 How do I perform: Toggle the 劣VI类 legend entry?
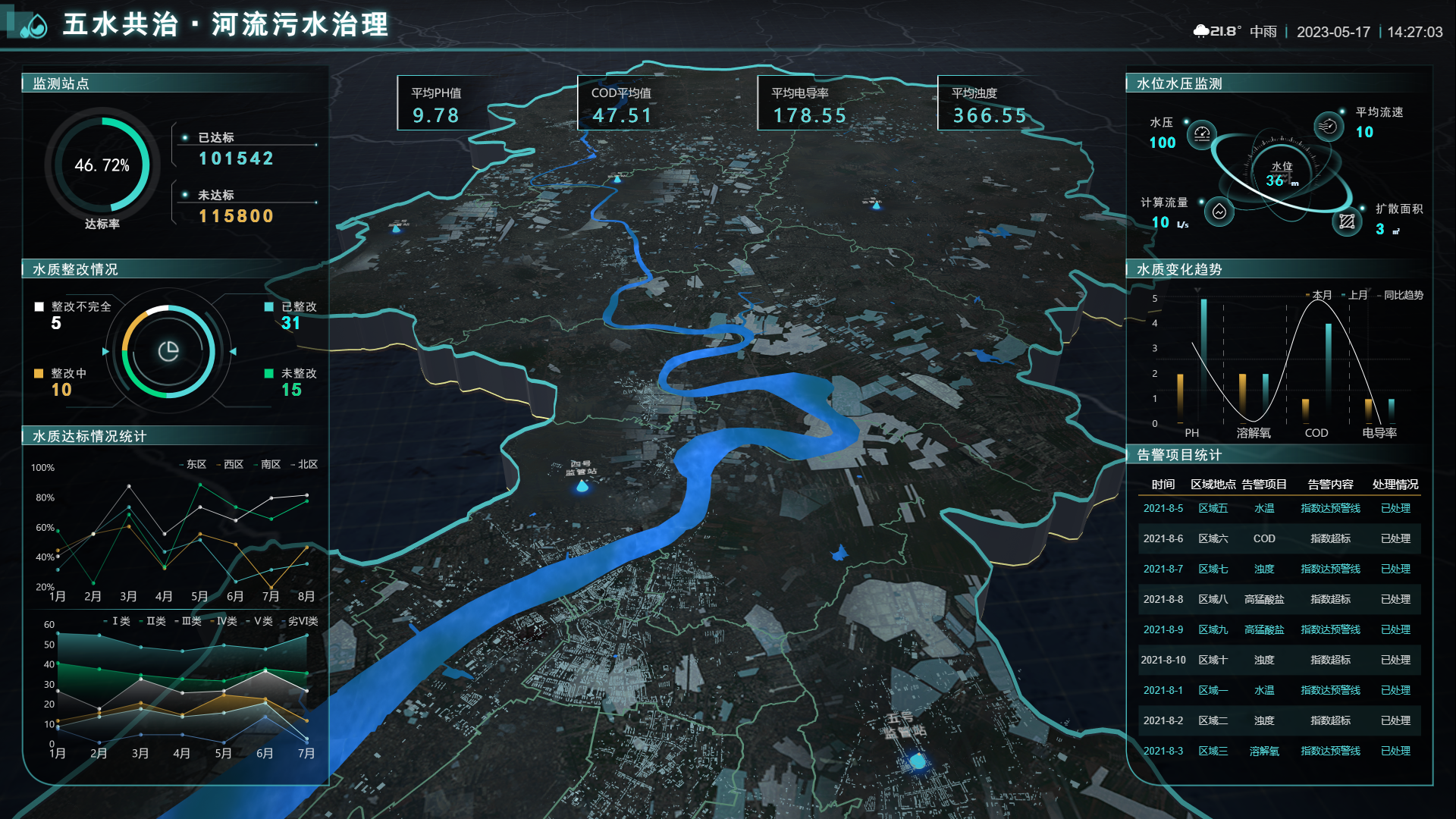[x=303, y=621]
